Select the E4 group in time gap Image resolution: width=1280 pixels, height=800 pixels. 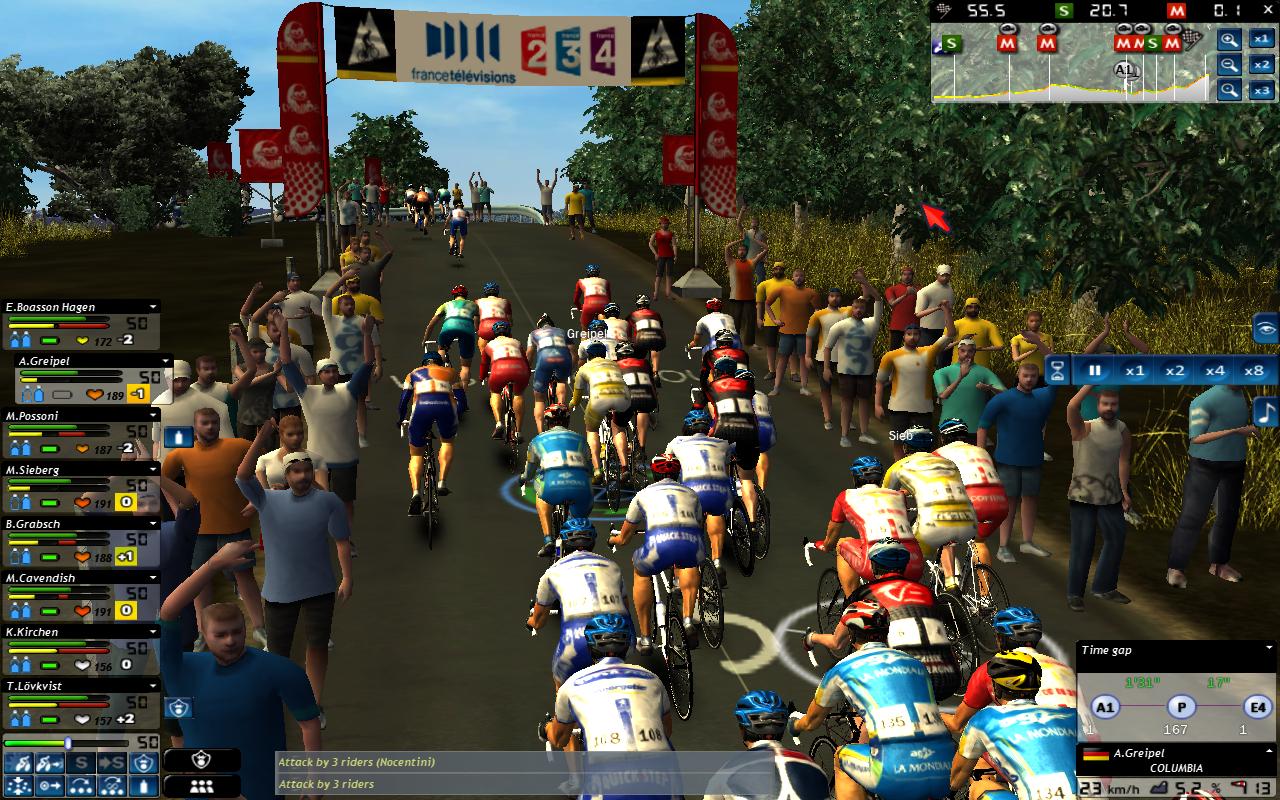pos(1256,706)
